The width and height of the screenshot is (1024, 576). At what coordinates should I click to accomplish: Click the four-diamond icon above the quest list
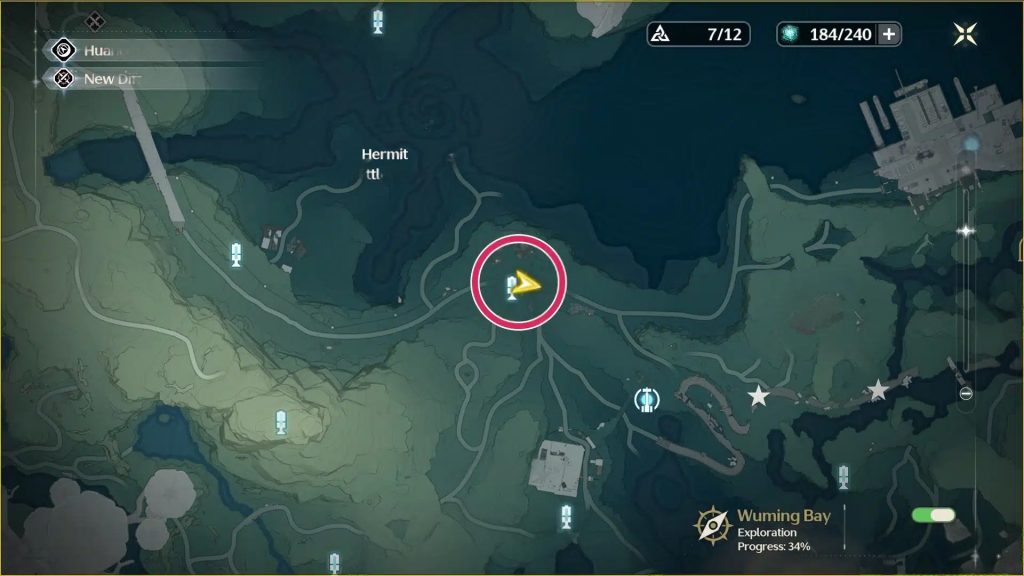(94, 20)
